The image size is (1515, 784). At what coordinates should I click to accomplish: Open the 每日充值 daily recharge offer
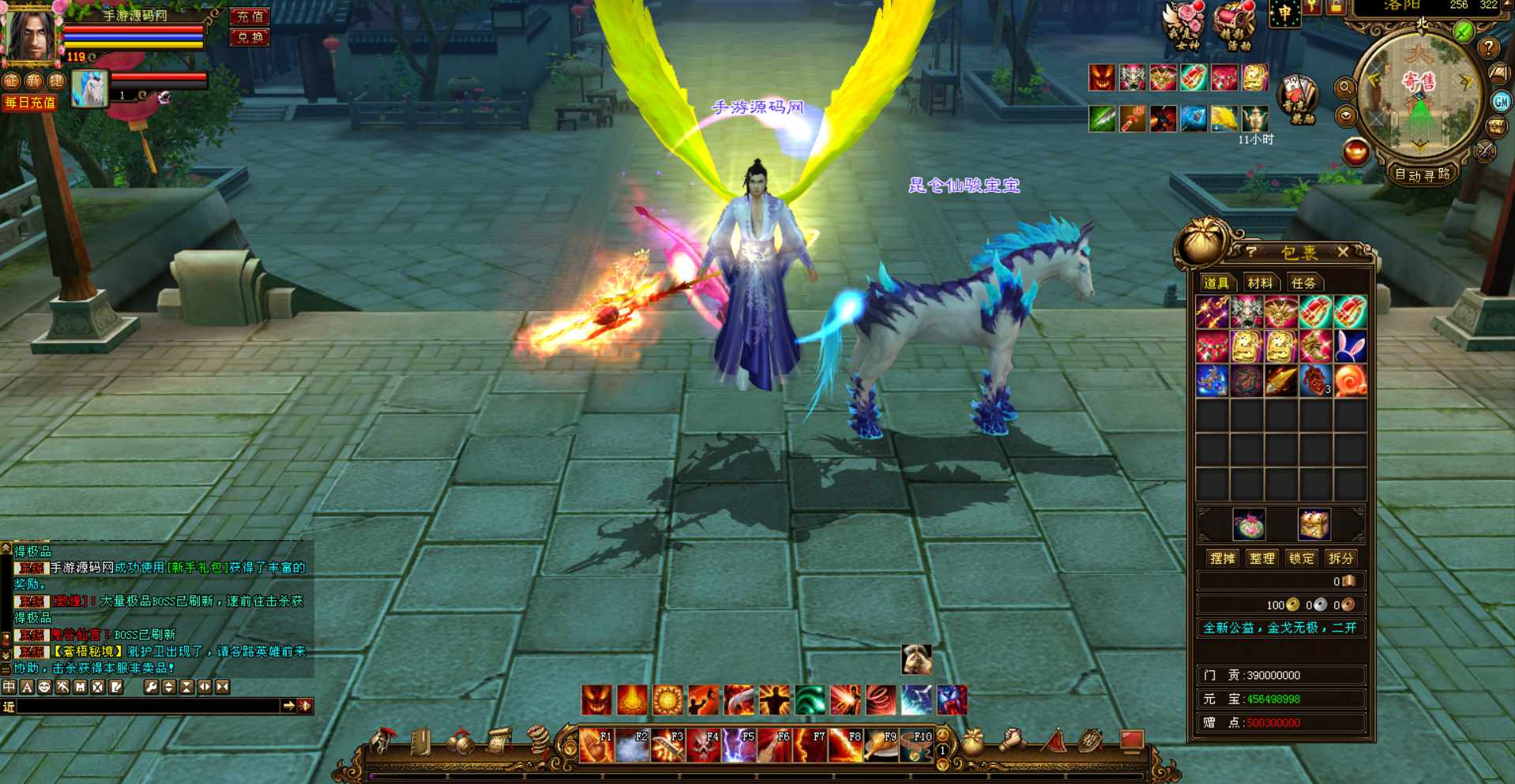pyautogui.click(x=29, y=103)
